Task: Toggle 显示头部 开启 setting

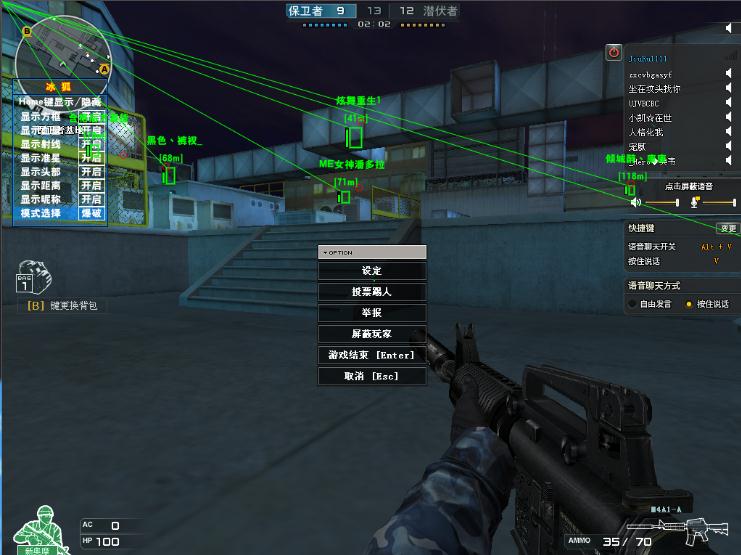Action: 91,172
